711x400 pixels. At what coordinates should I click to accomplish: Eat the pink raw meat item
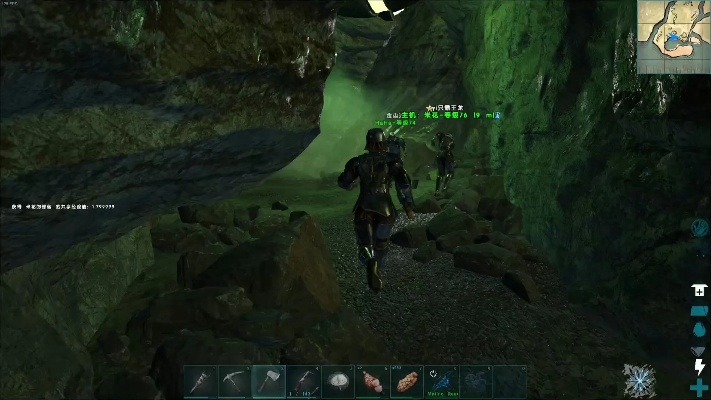coord(373,381)
